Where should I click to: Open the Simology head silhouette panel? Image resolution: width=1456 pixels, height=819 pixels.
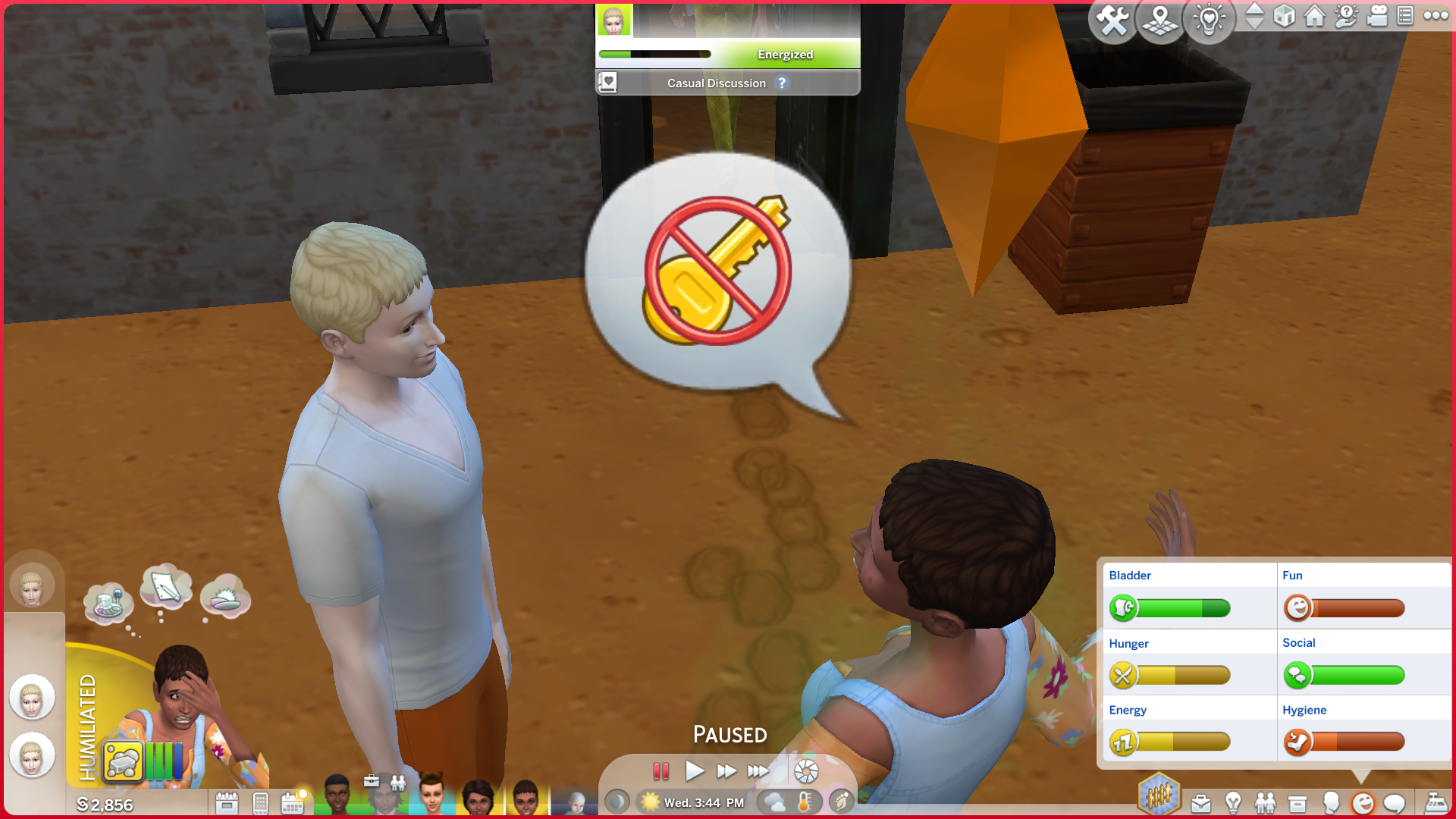(1330, 803)
